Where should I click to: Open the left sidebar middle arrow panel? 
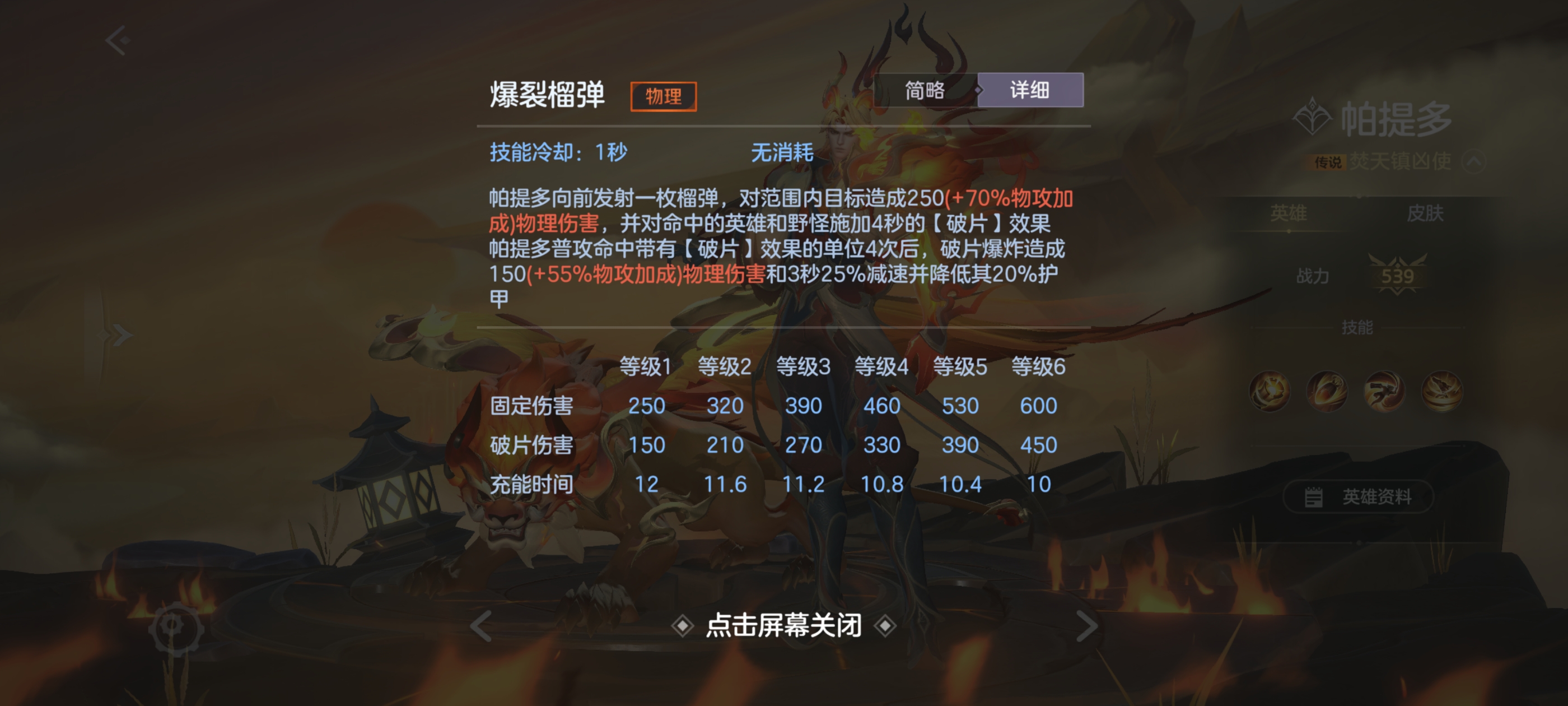pos(119,336)
